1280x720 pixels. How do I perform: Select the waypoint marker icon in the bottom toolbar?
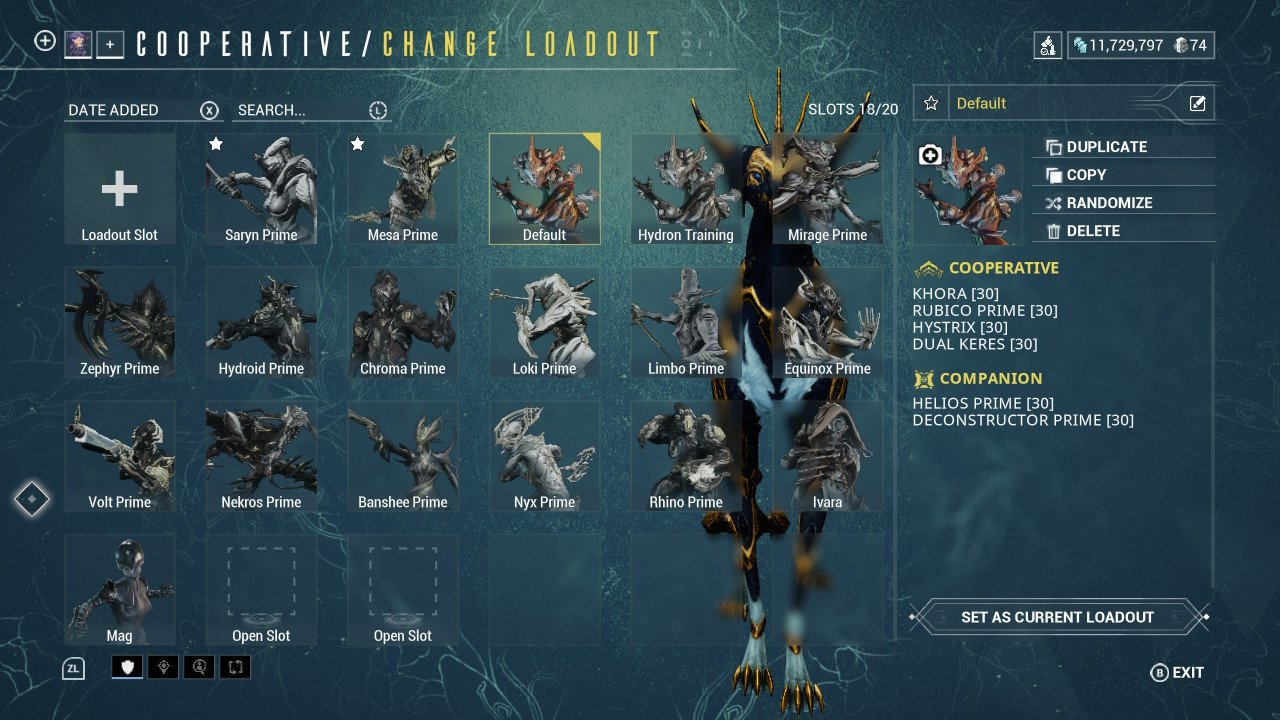pos(163,667)
